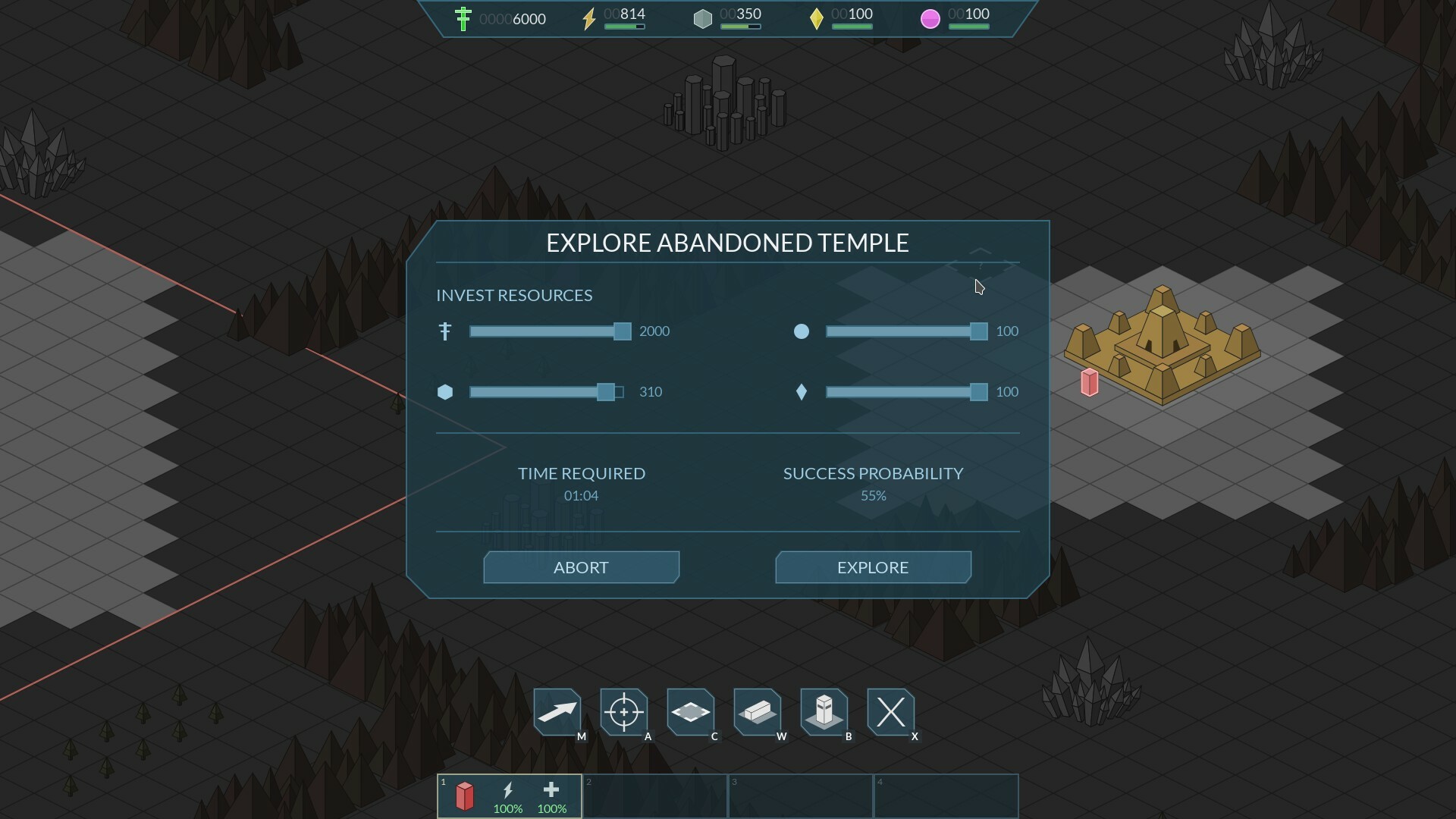Click the pink orb resource icon in top bar
The width and height of the screenshot is (1456, 819).
click(930, 19)
